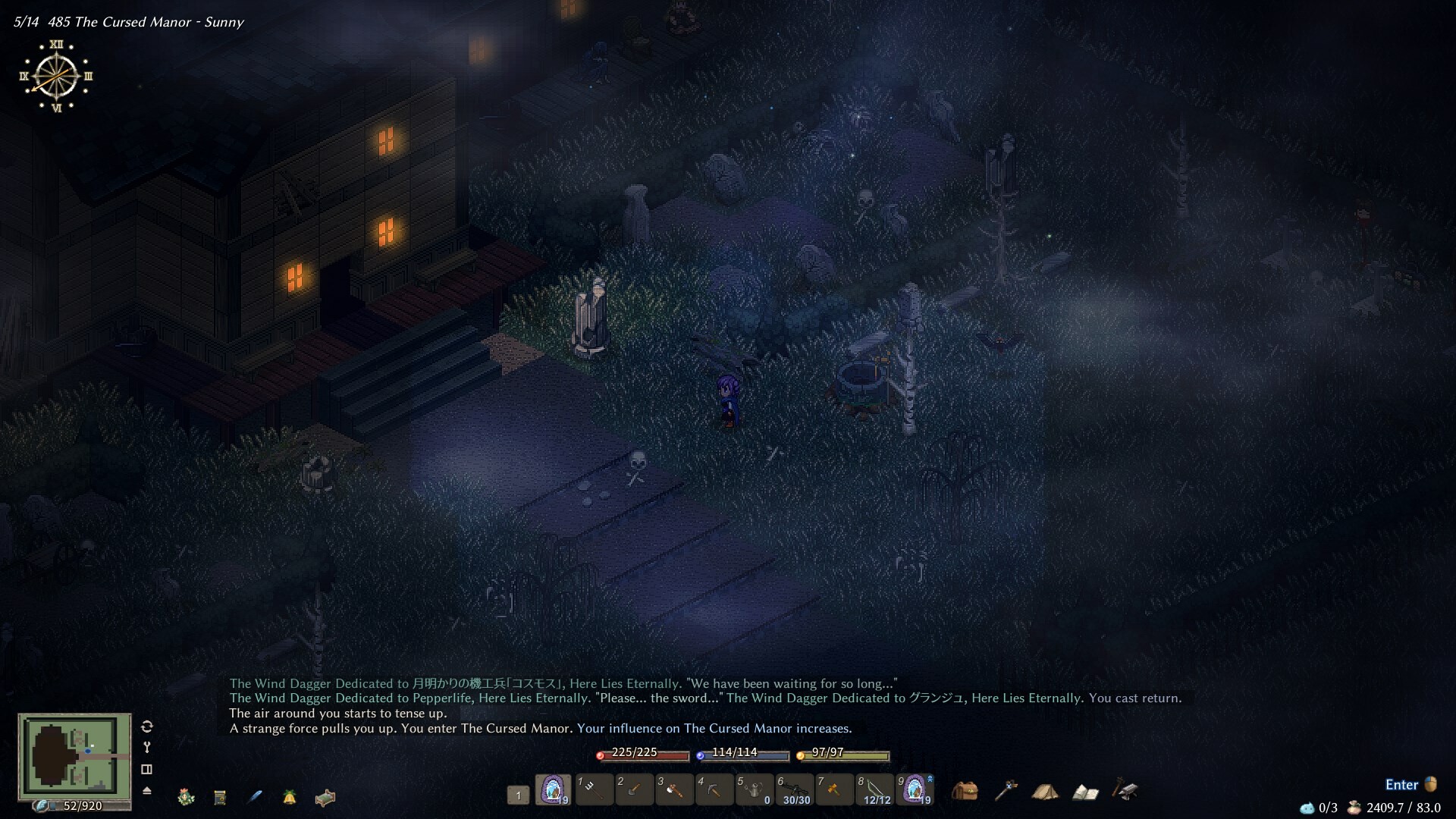Click the bed icon to sleep
The image size is (1456, 819).
[325, 798]
